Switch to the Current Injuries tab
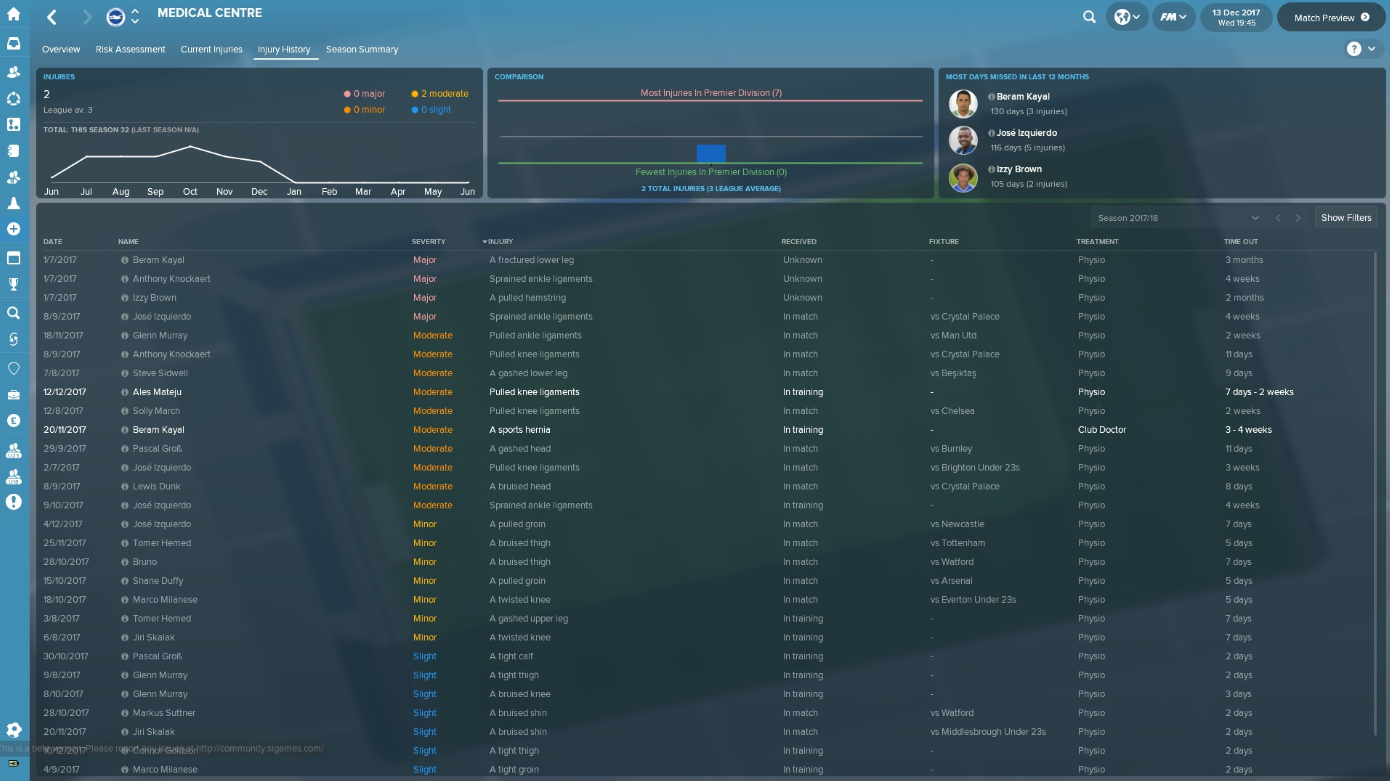 click(211, 48)
